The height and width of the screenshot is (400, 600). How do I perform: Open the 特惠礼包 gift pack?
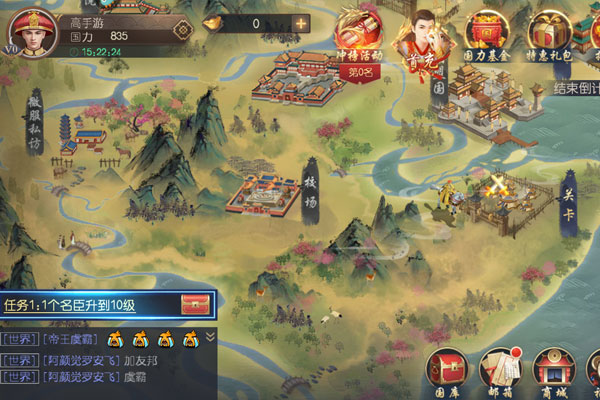[549, 35]
